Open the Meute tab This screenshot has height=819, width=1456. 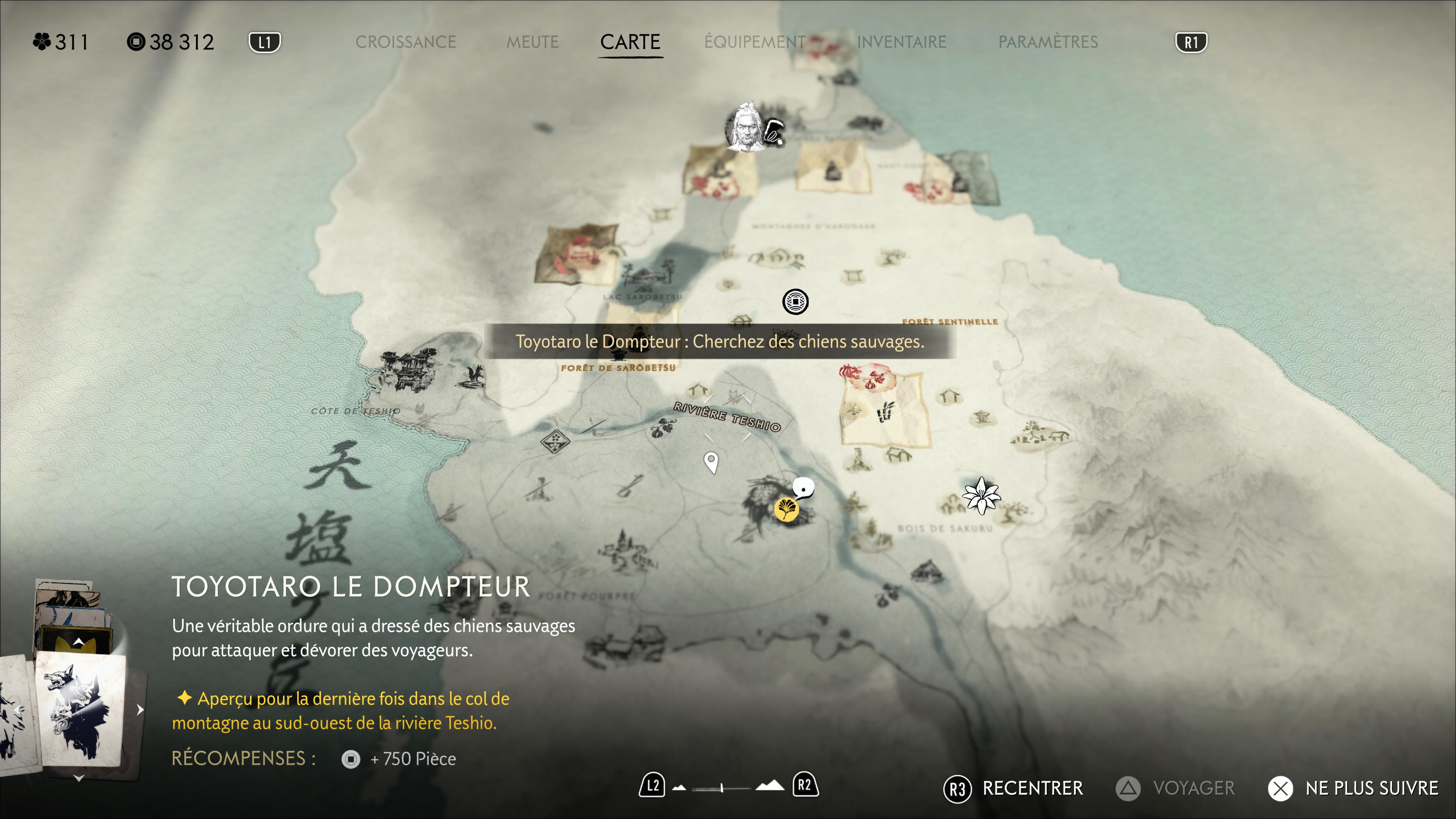(532, 42)
